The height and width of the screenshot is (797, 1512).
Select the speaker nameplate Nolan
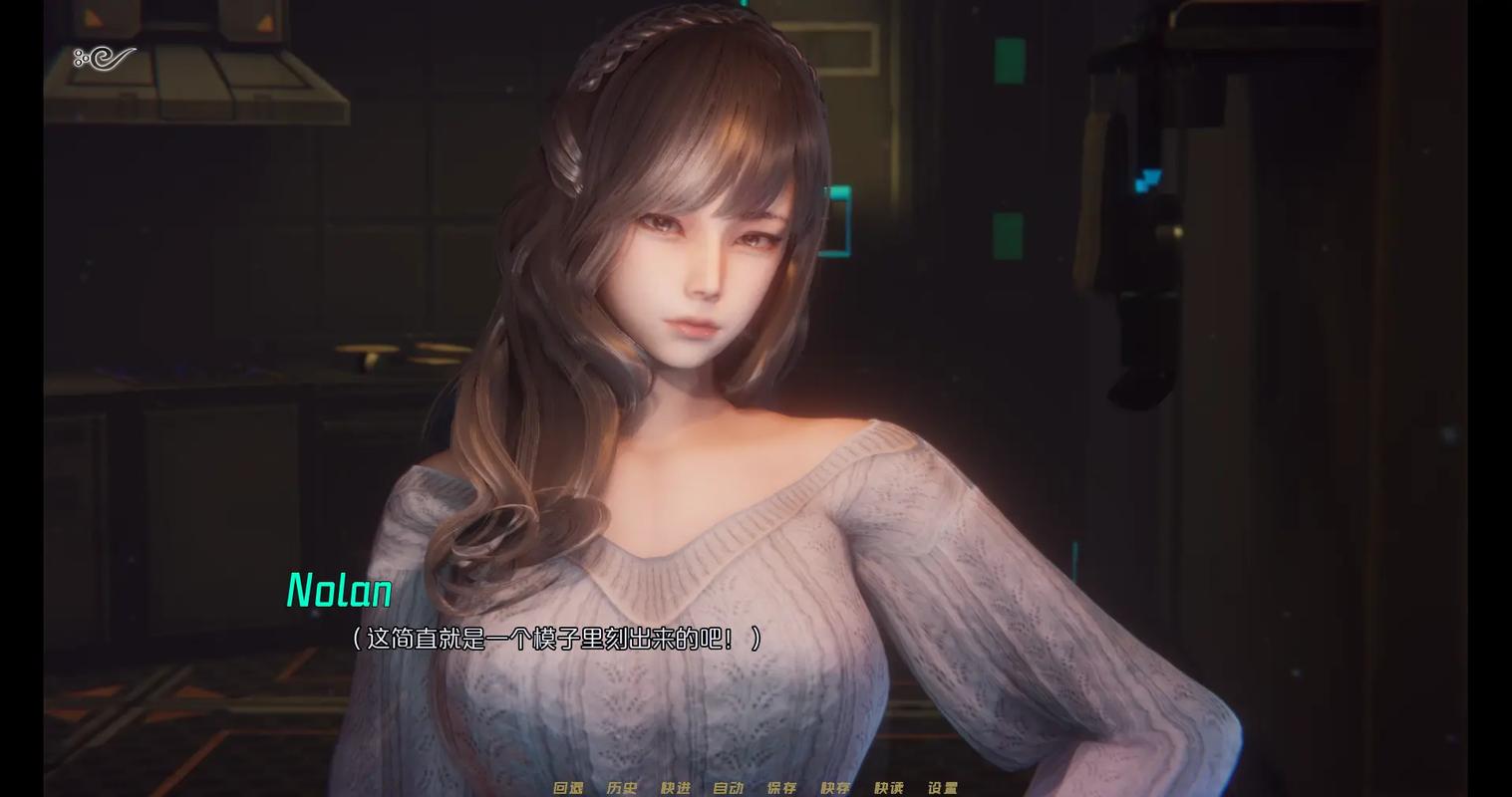click(x=339, y=592)
